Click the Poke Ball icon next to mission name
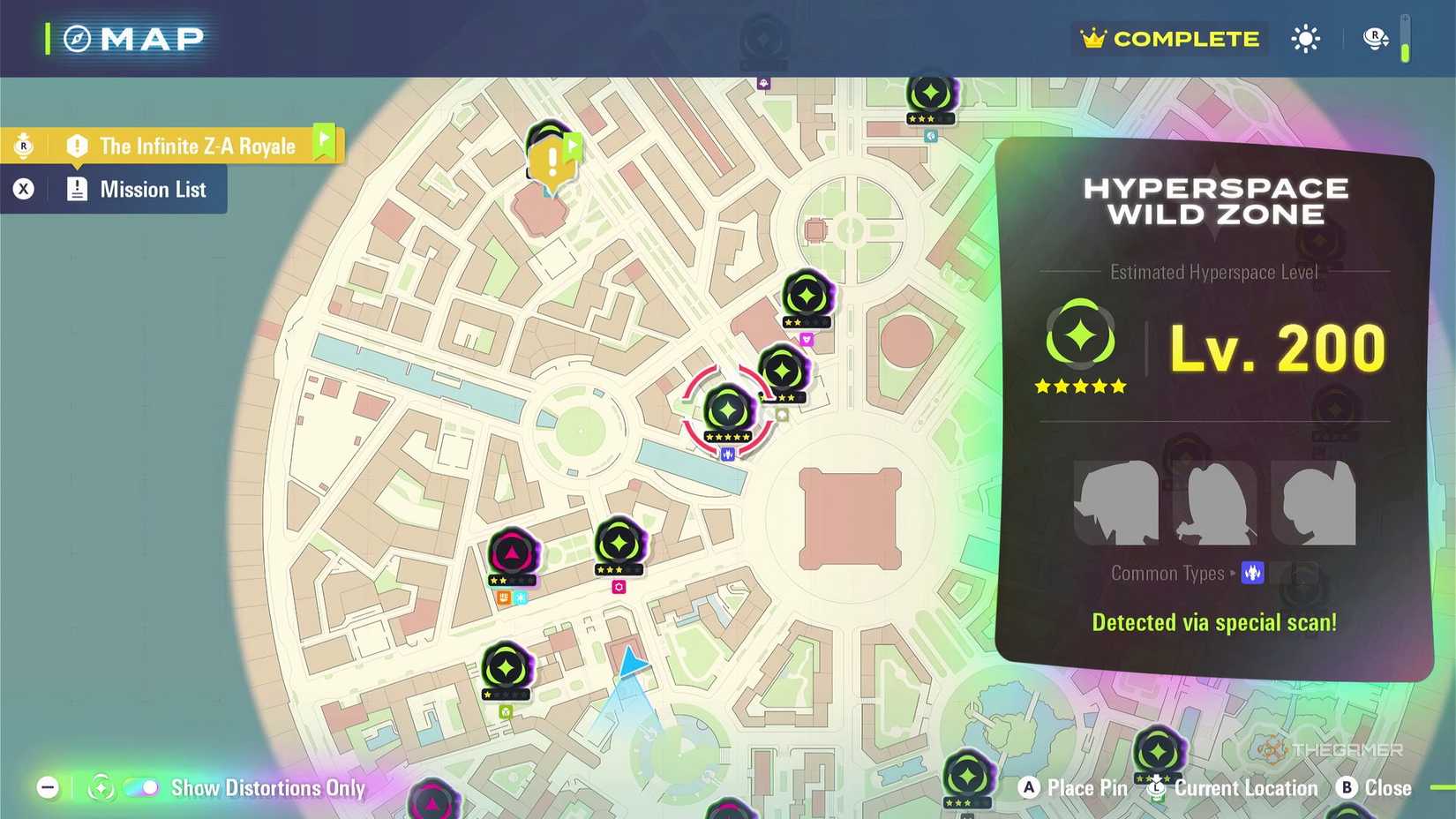Screen dimensions: 1456x819 click(22, 145)
